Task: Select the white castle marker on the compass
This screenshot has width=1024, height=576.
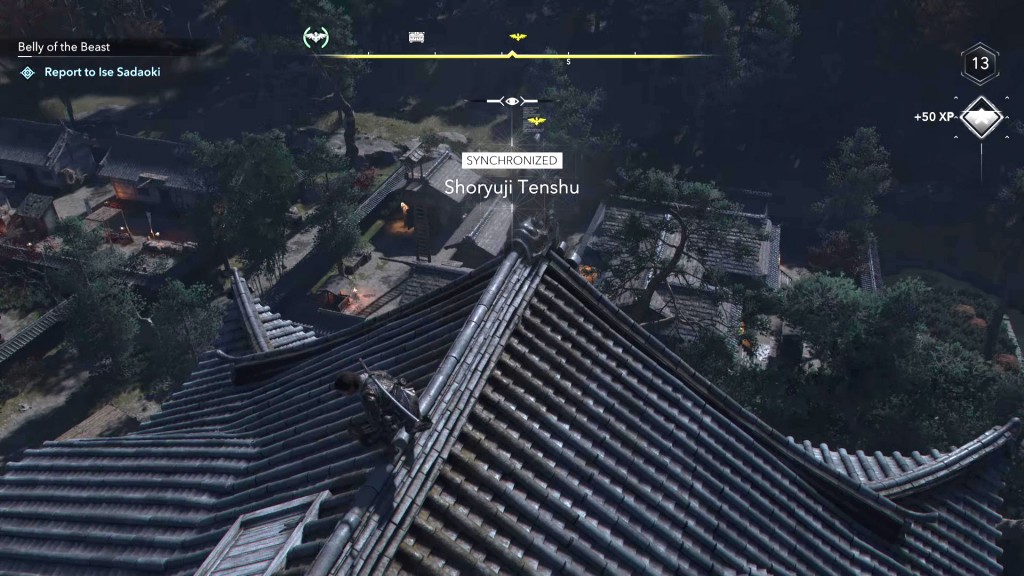Action: (x=417, y=38)
